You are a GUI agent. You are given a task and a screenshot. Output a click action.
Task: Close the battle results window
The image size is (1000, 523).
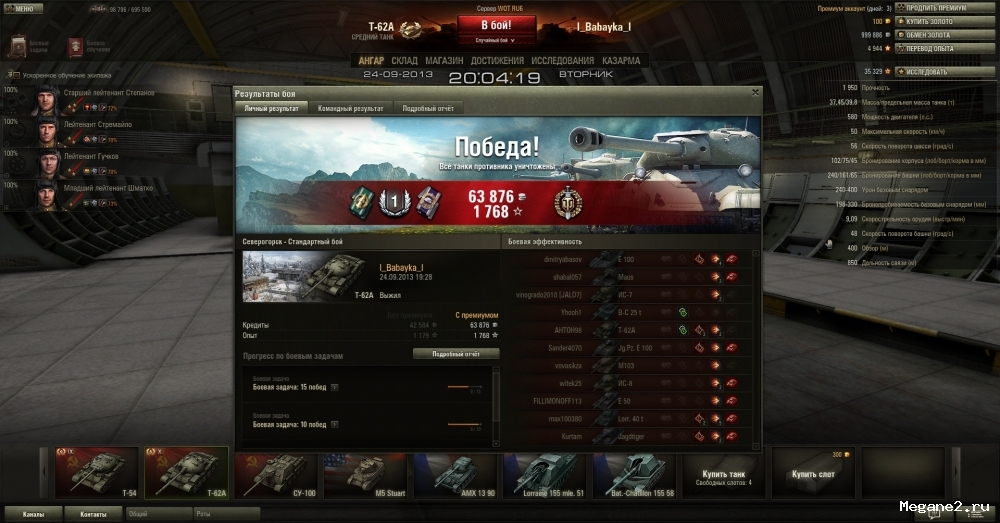click(755, 92)
